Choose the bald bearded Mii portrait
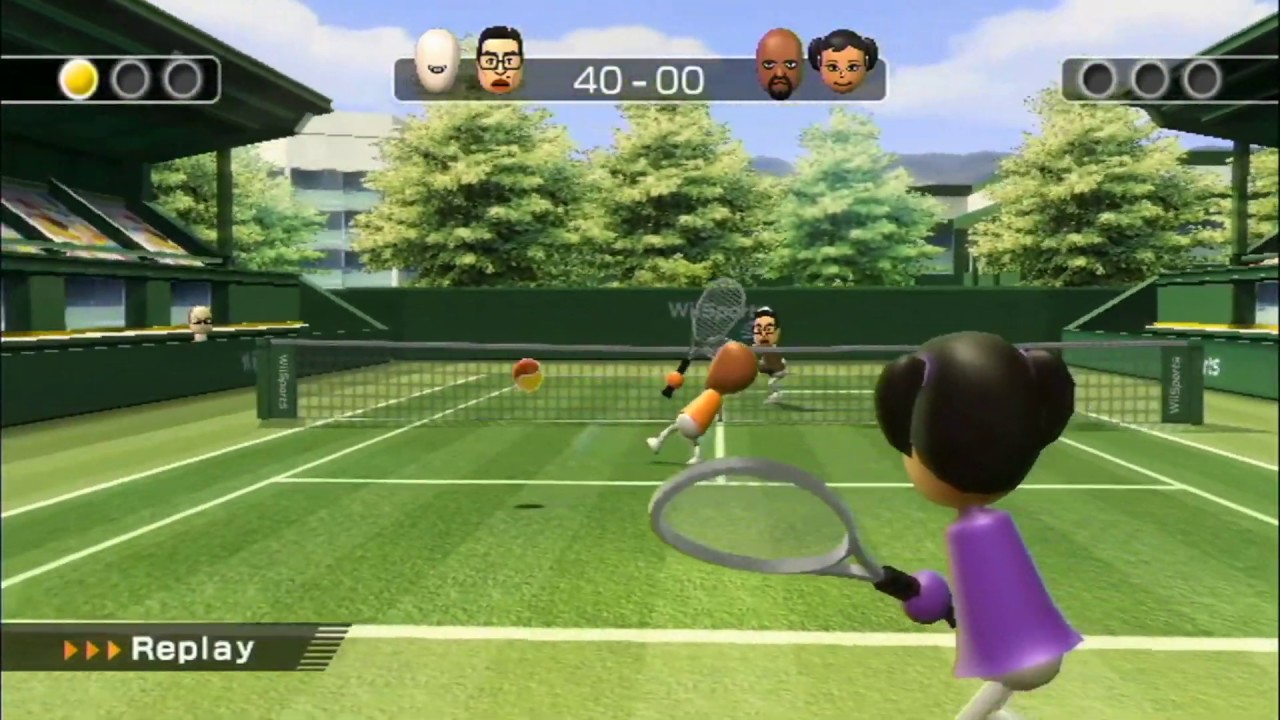Screen dimensions: 1280x720 click(x=780, y=64)
